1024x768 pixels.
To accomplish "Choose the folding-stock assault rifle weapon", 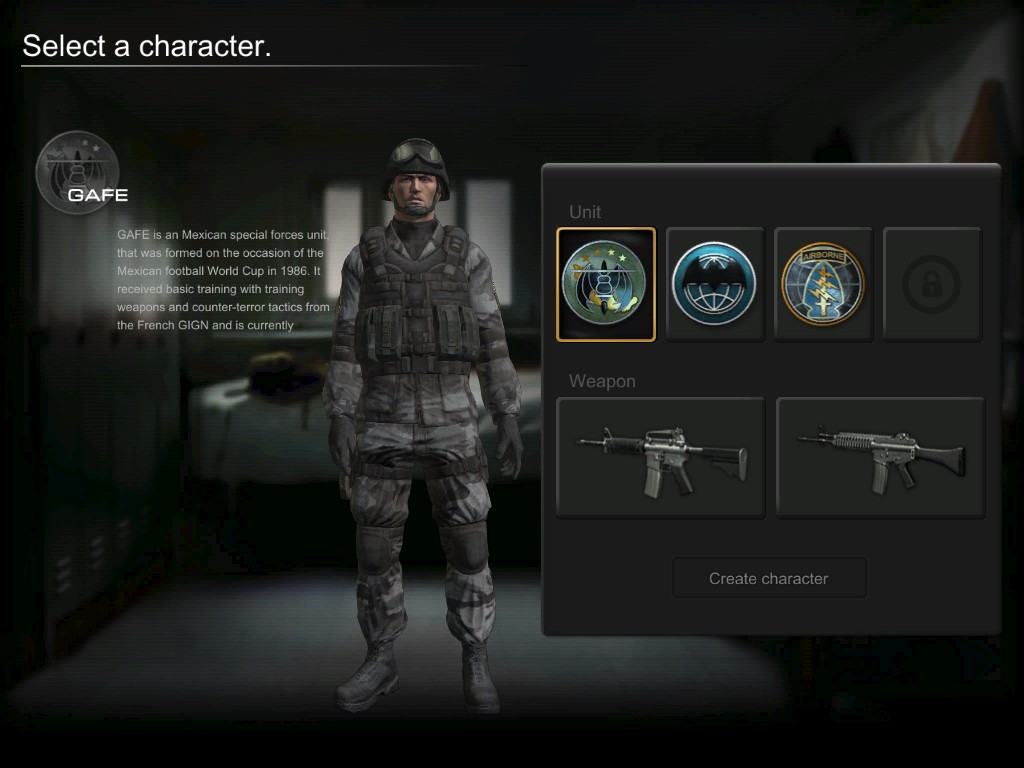I will tap(880, 457).
